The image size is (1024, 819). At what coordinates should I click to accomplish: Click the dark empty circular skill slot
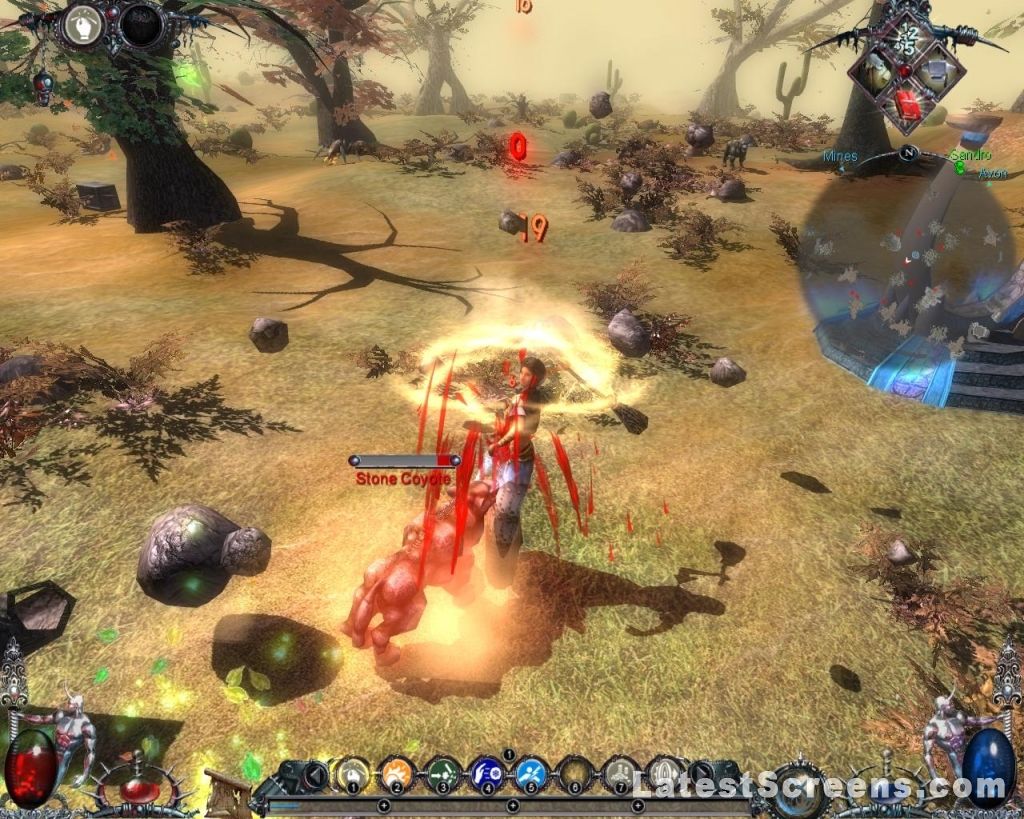[141, 24]
